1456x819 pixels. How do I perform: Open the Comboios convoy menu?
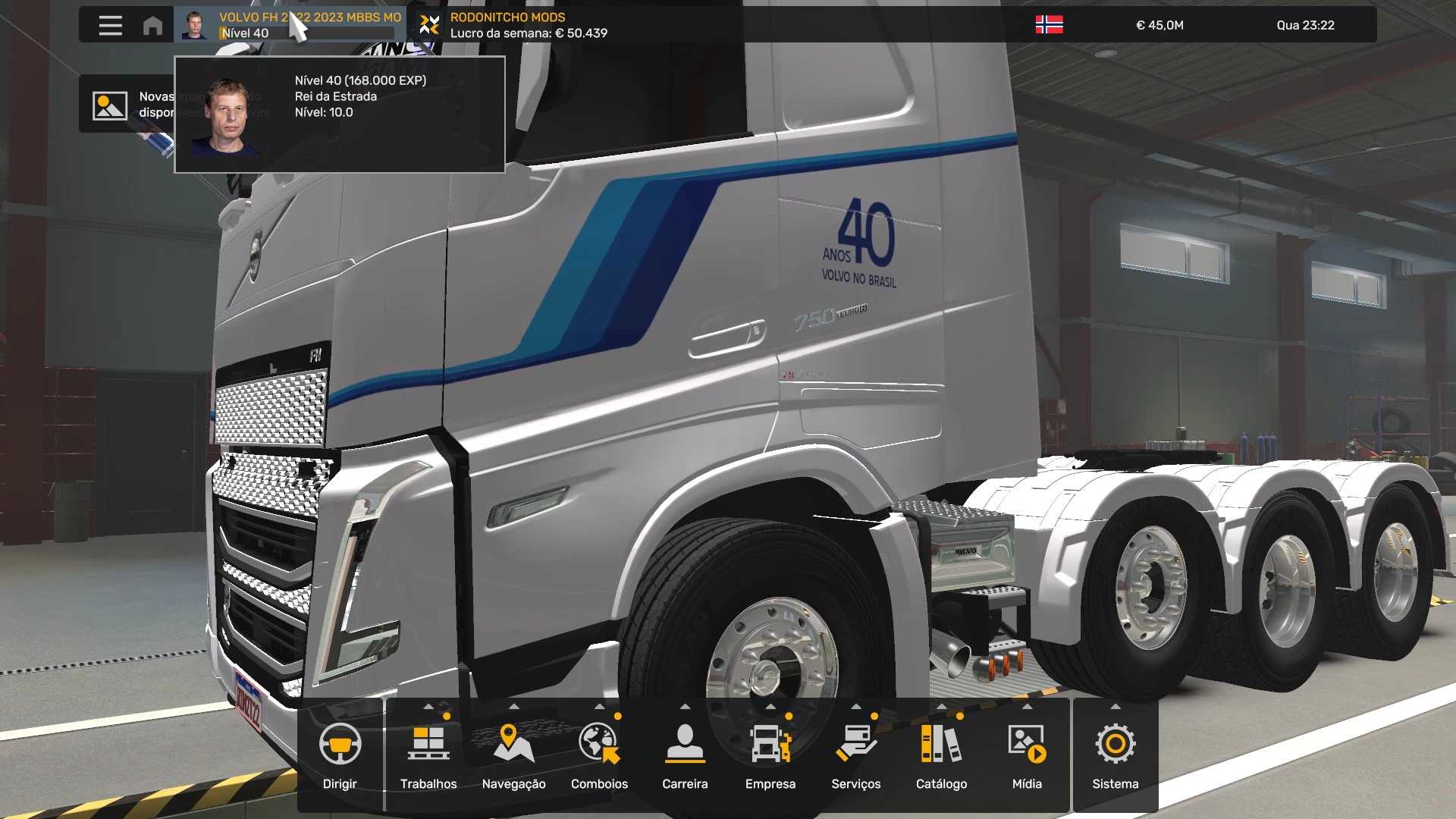point(599,755)
